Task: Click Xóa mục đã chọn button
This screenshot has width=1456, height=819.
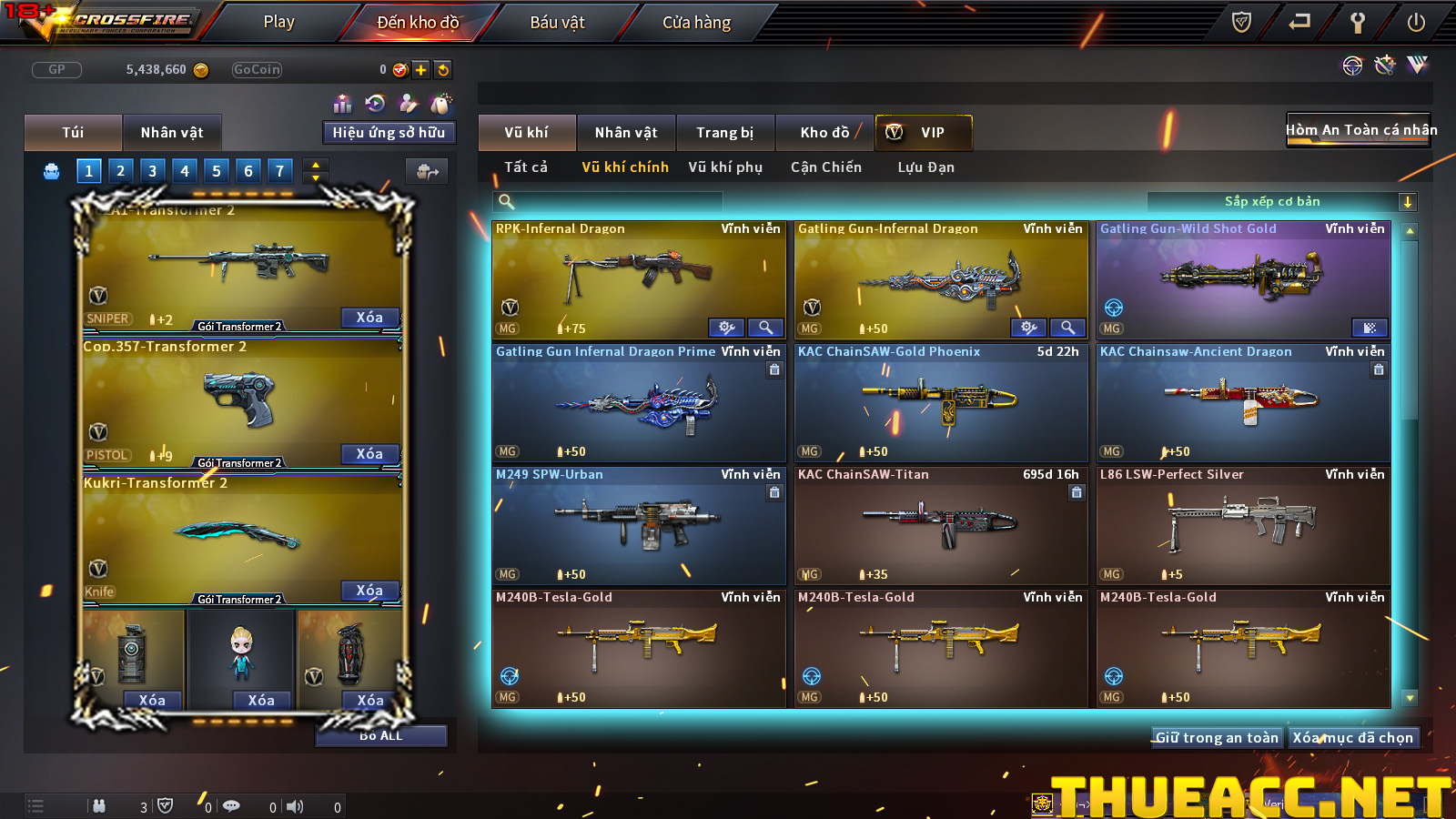Action: [x=1353, y=738]
